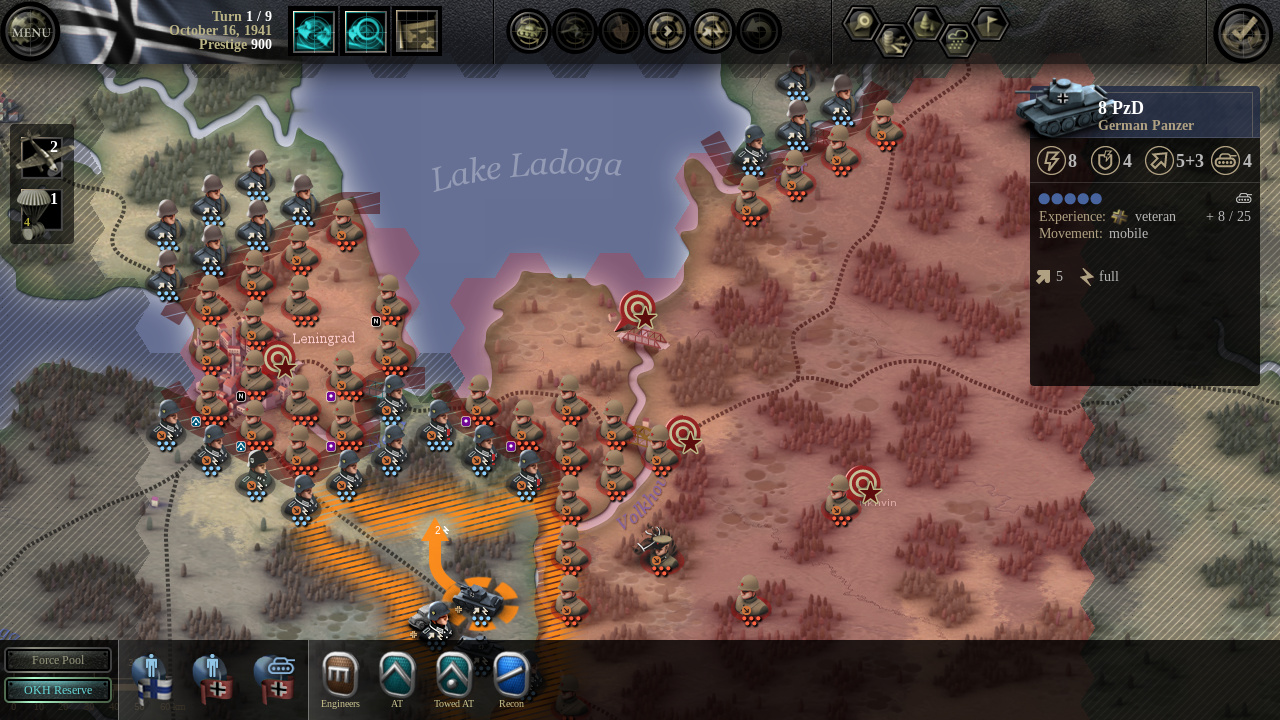Select the next-unit arrow icon in top toolbar

[x=665, y=31]
